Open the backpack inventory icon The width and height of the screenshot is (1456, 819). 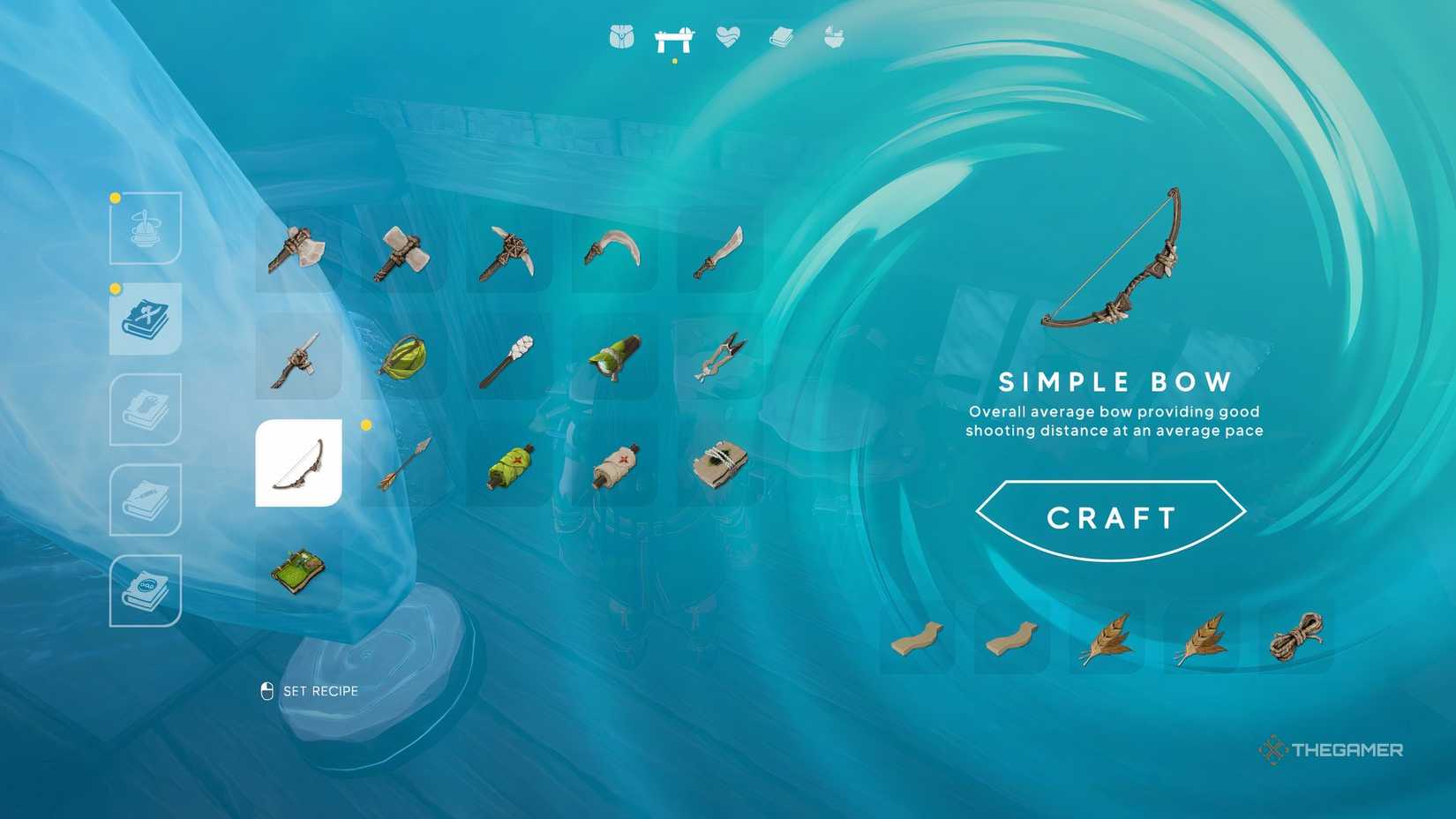click(623, 38)
